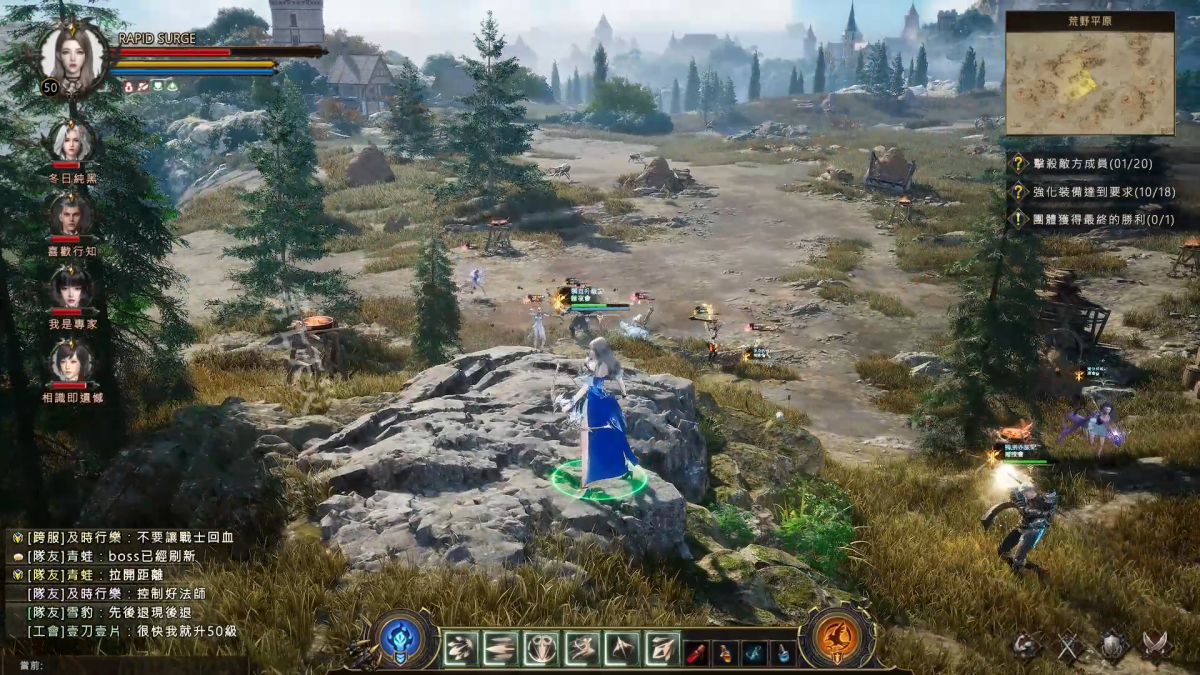Use the orange flask potion
1200x675 pixels.
click(x=726, y=653)
